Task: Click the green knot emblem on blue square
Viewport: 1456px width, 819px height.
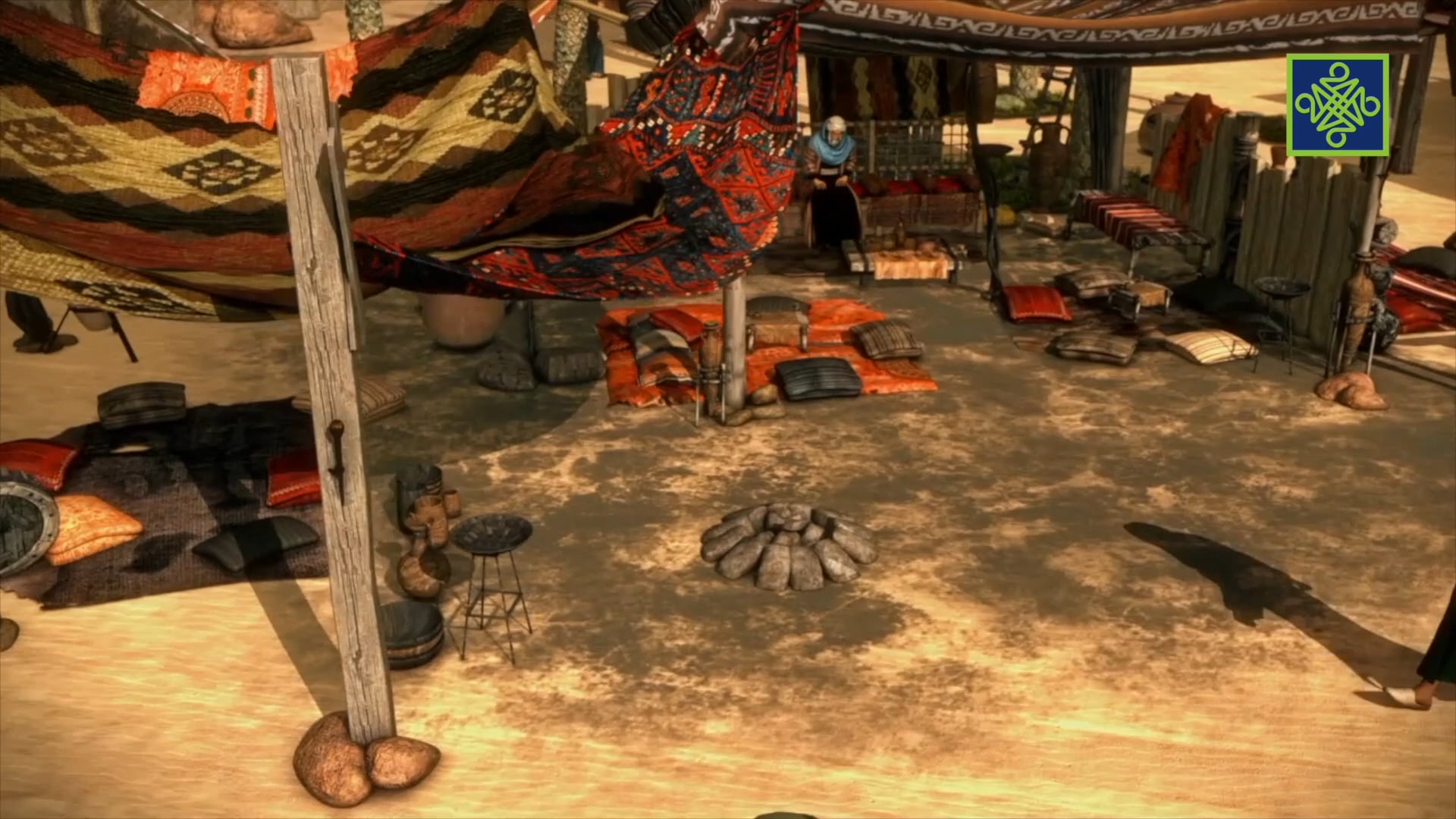Action: coord(1337,105)
